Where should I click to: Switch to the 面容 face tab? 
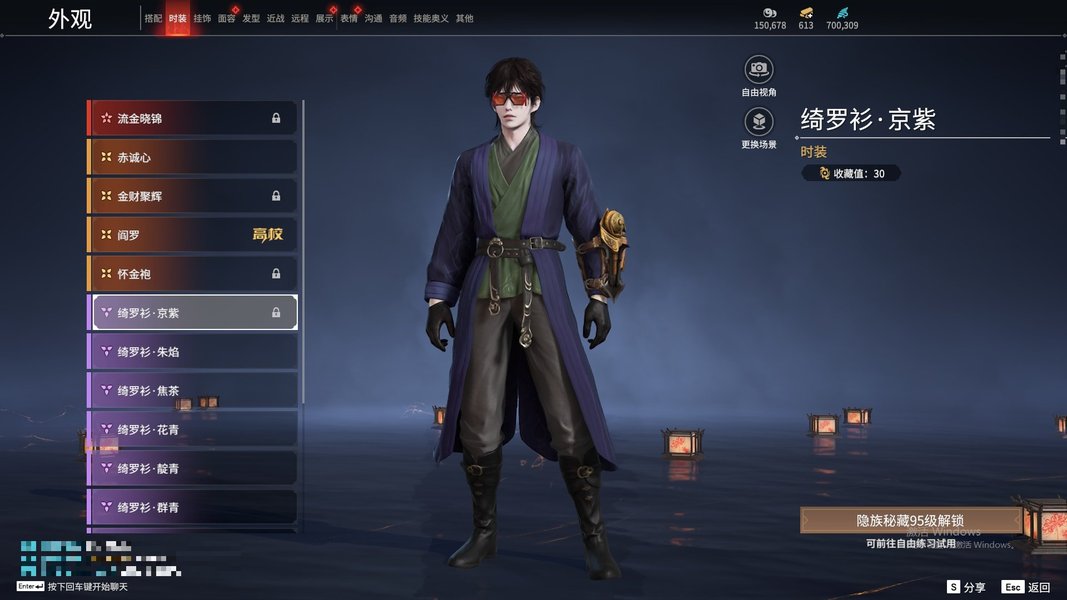click(227, 19)
